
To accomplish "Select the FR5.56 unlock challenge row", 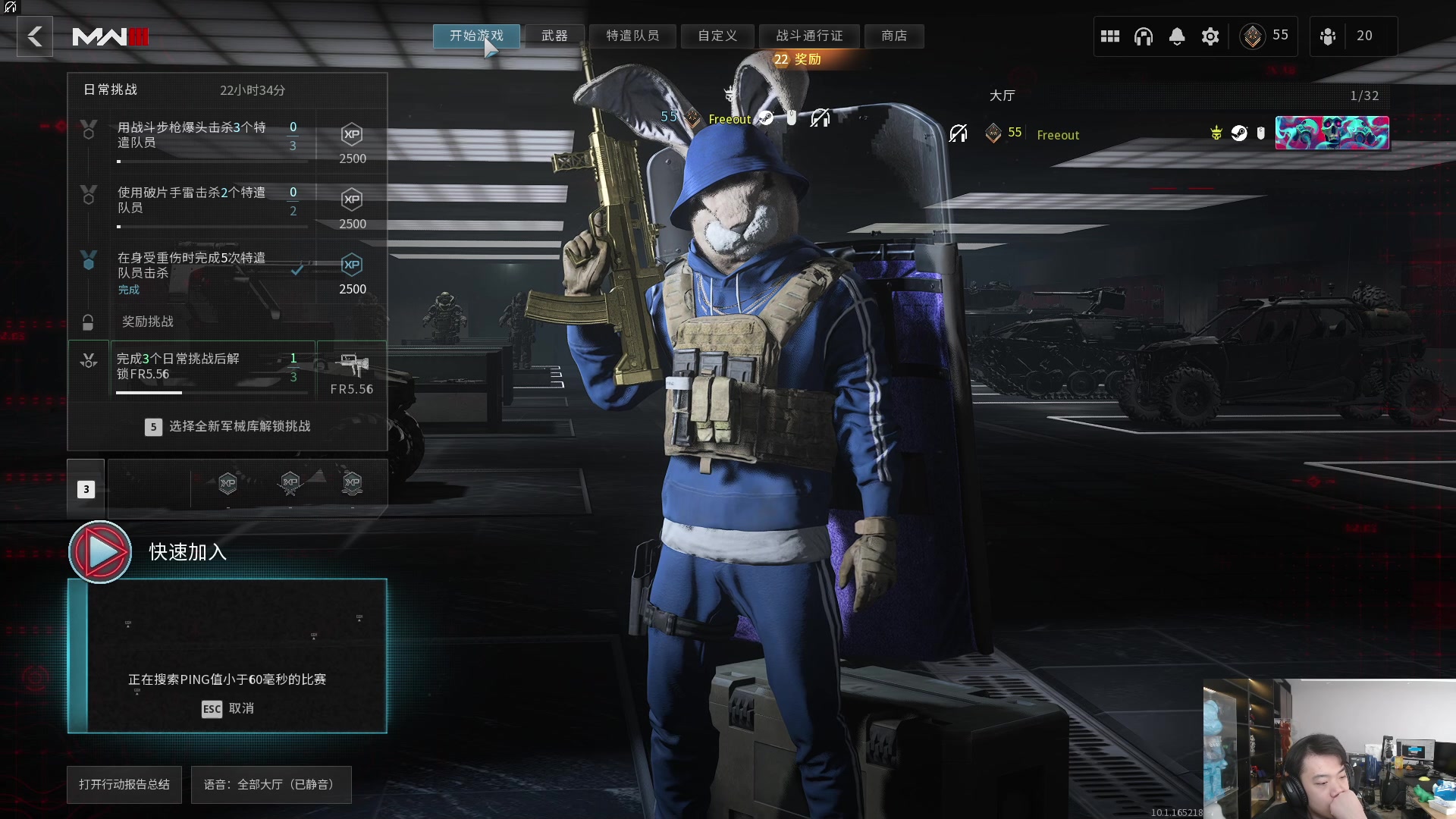I will 227,369.
